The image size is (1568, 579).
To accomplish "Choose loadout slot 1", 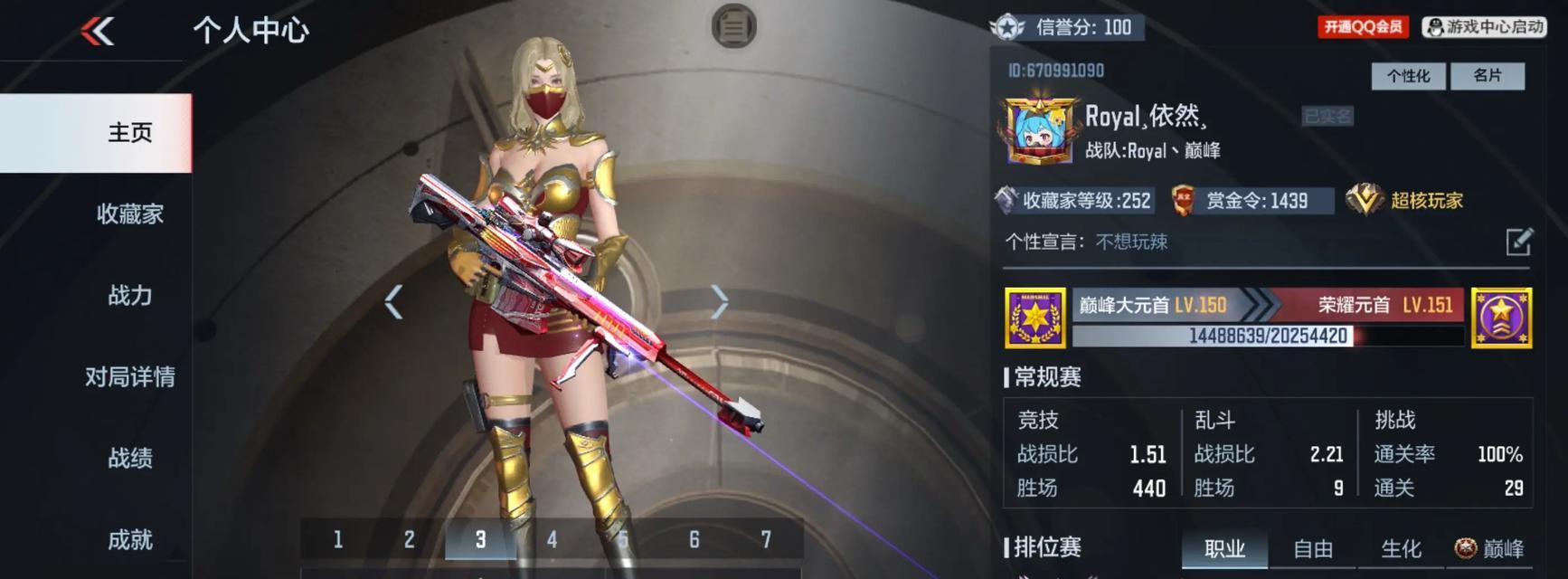I will pyautogui.click(x=337, y=540).
